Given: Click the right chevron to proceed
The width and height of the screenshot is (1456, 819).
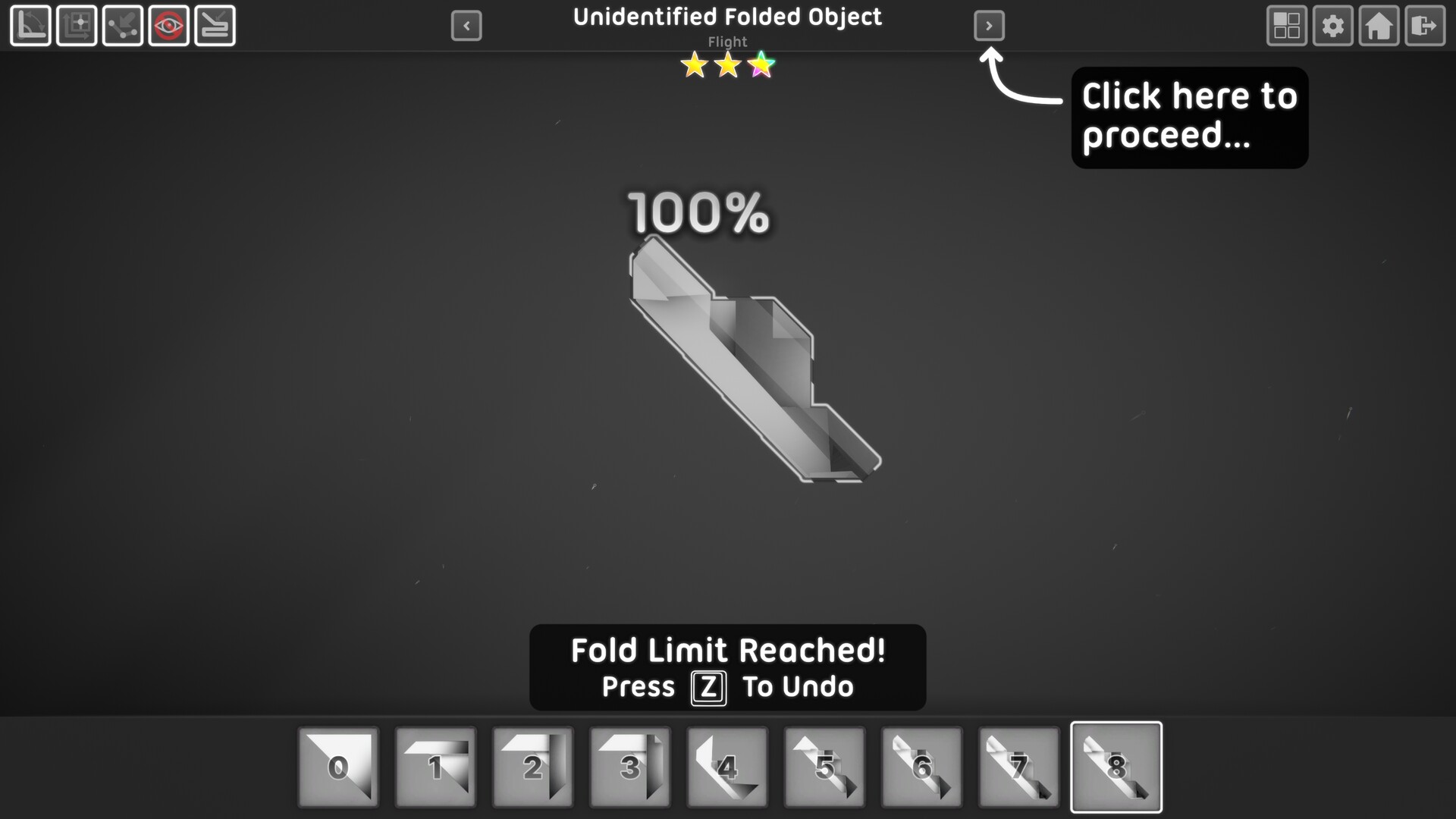Looking at the screenshot, I should 990,25.
